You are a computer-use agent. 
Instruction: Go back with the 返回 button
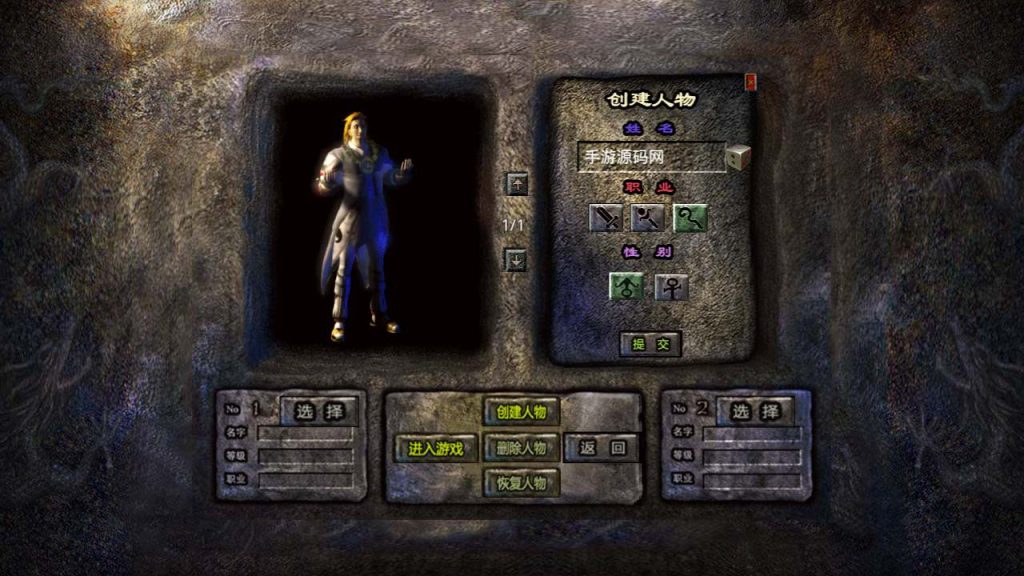click(x=602, y=448)
